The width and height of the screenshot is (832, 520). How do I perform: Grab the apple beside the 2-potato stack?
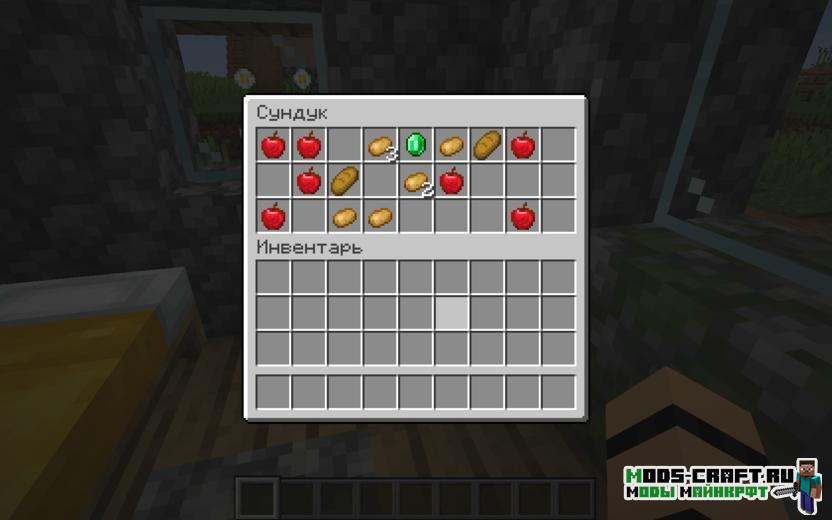point(452,181)
